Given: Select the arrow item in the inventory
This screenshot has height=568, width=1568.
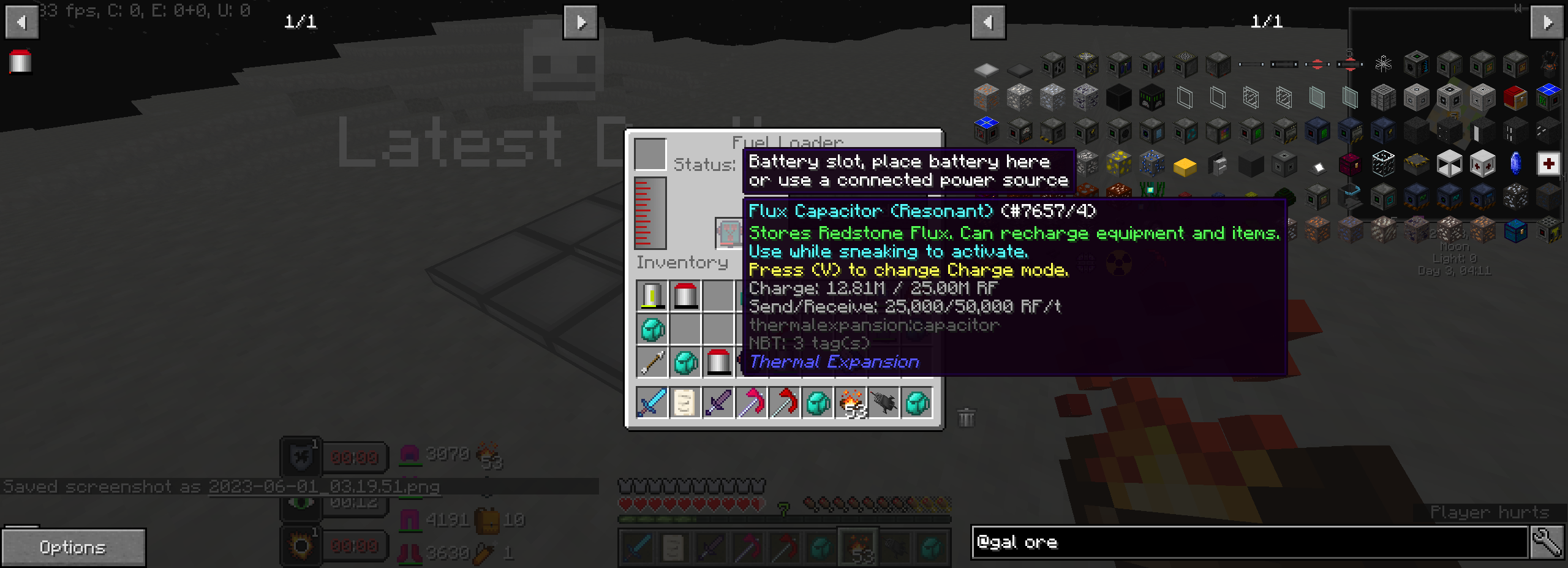Looking at the screenshot, I should pos(652,362).
